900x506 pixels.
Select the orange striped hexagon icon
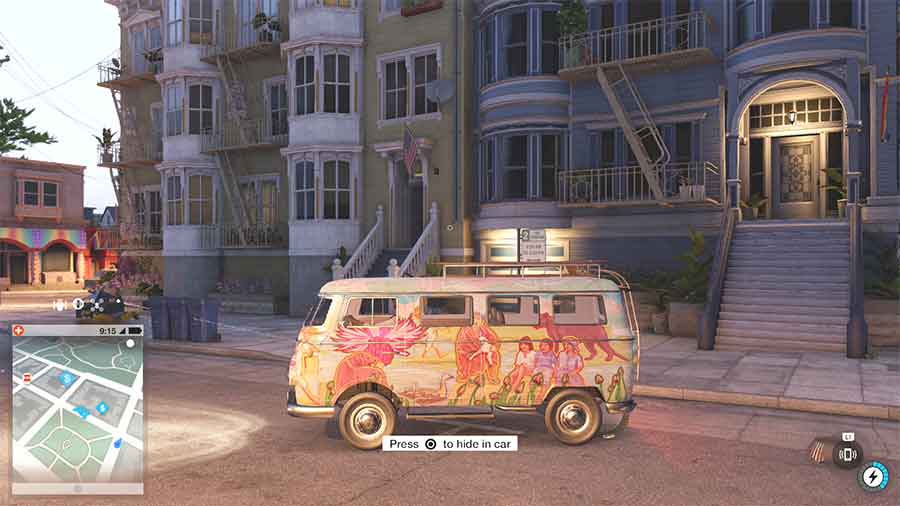(x=819, y=452)
